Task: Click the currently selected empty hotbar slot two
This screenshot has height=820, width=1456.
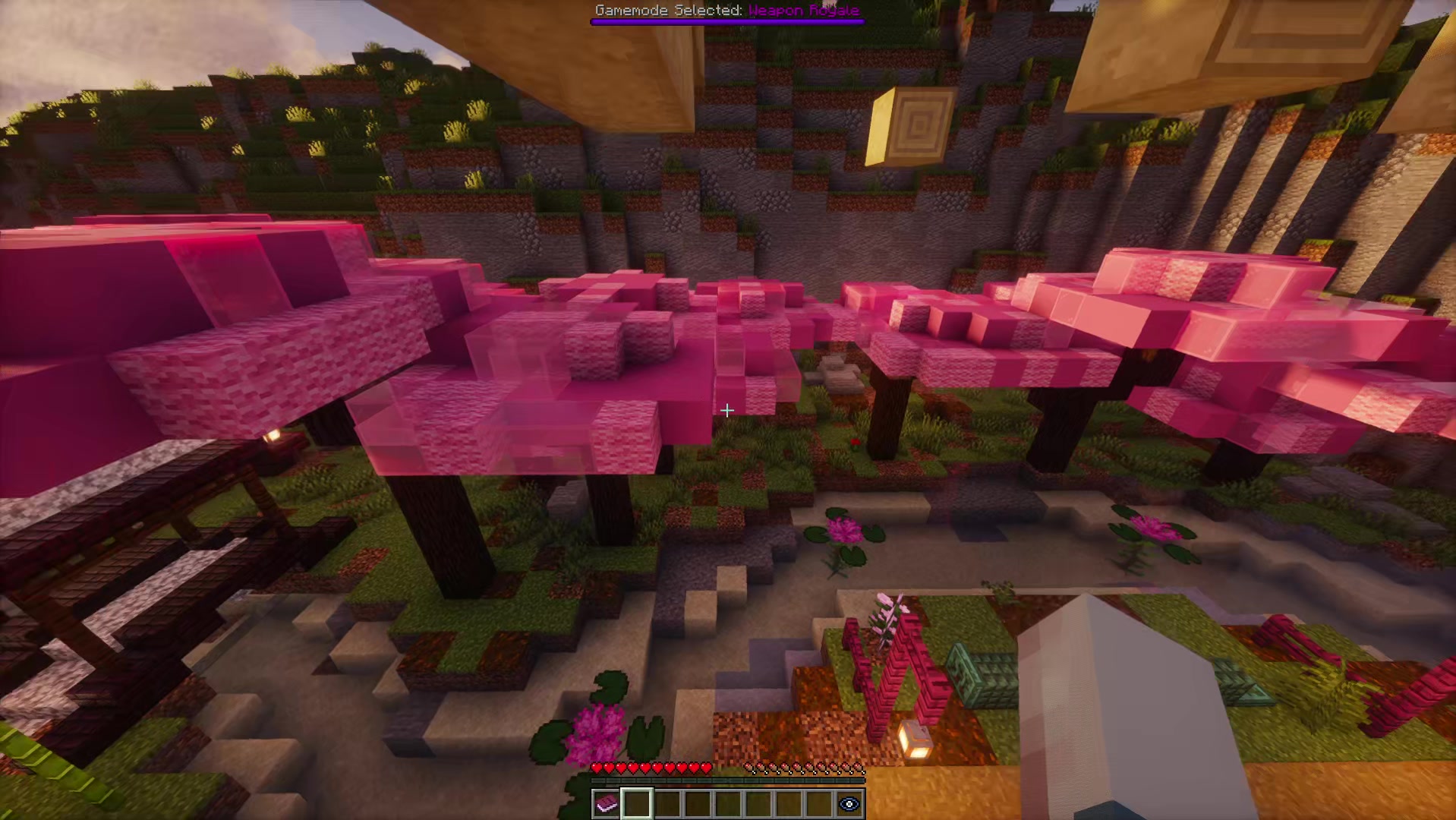Action: click(x=636, y=803)
